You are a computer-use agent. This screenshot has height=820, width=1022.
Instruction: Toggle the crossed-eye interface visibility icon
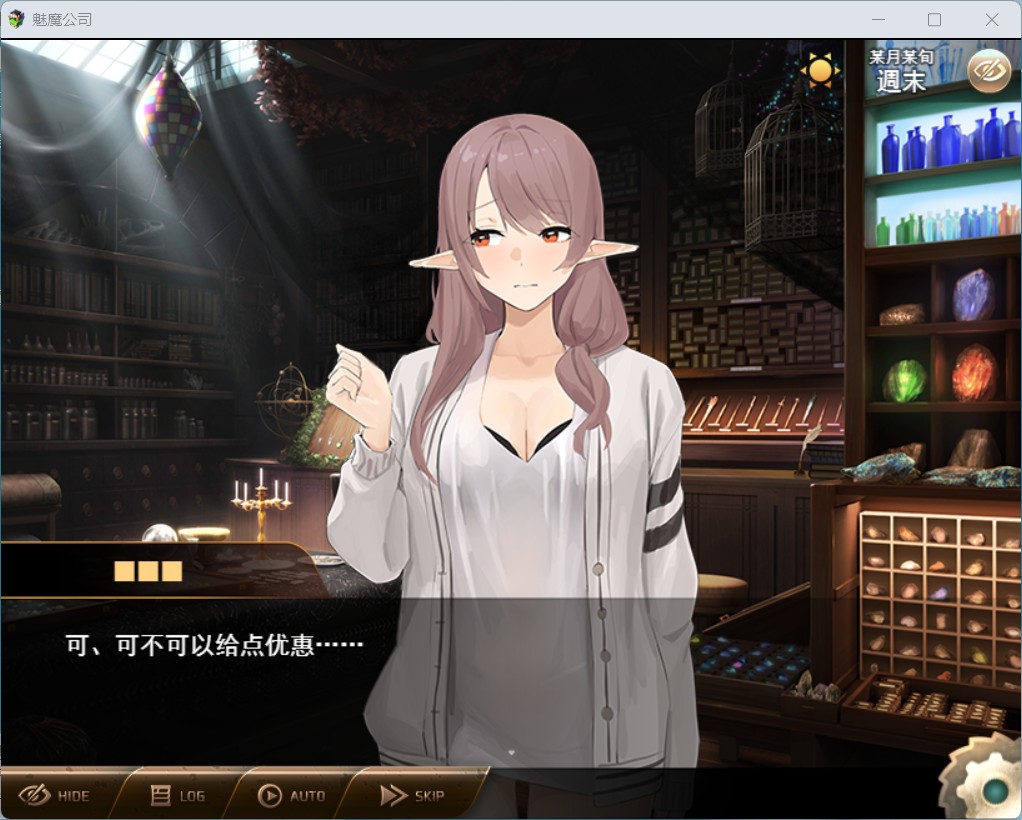click(989, 71)
